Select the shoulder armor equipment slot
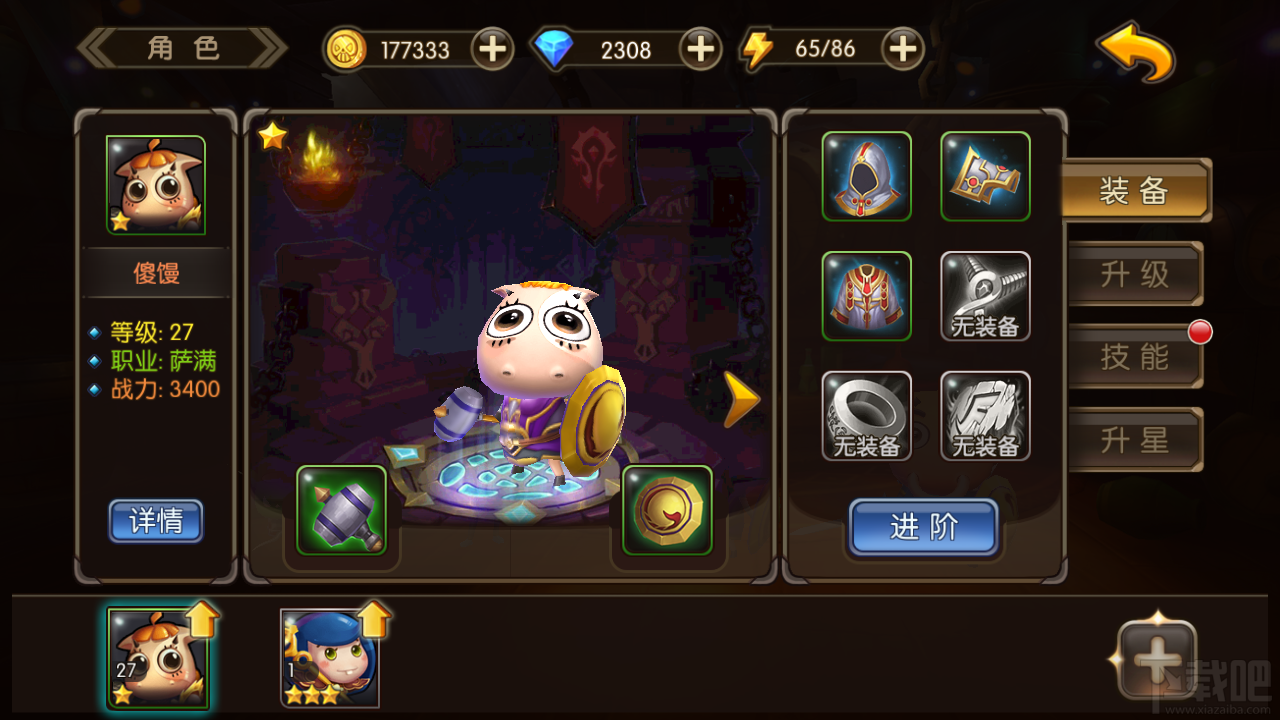Screen dimensions: 1280x720 [x=985, y=177]
